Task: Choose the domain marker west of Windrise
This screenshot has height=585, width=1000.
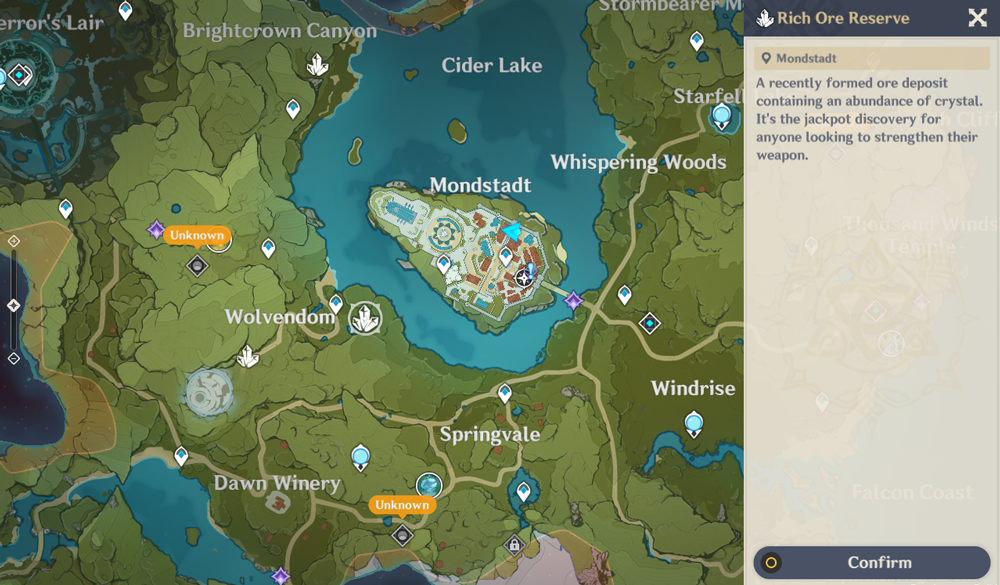Action: click(x=650, y=323)
